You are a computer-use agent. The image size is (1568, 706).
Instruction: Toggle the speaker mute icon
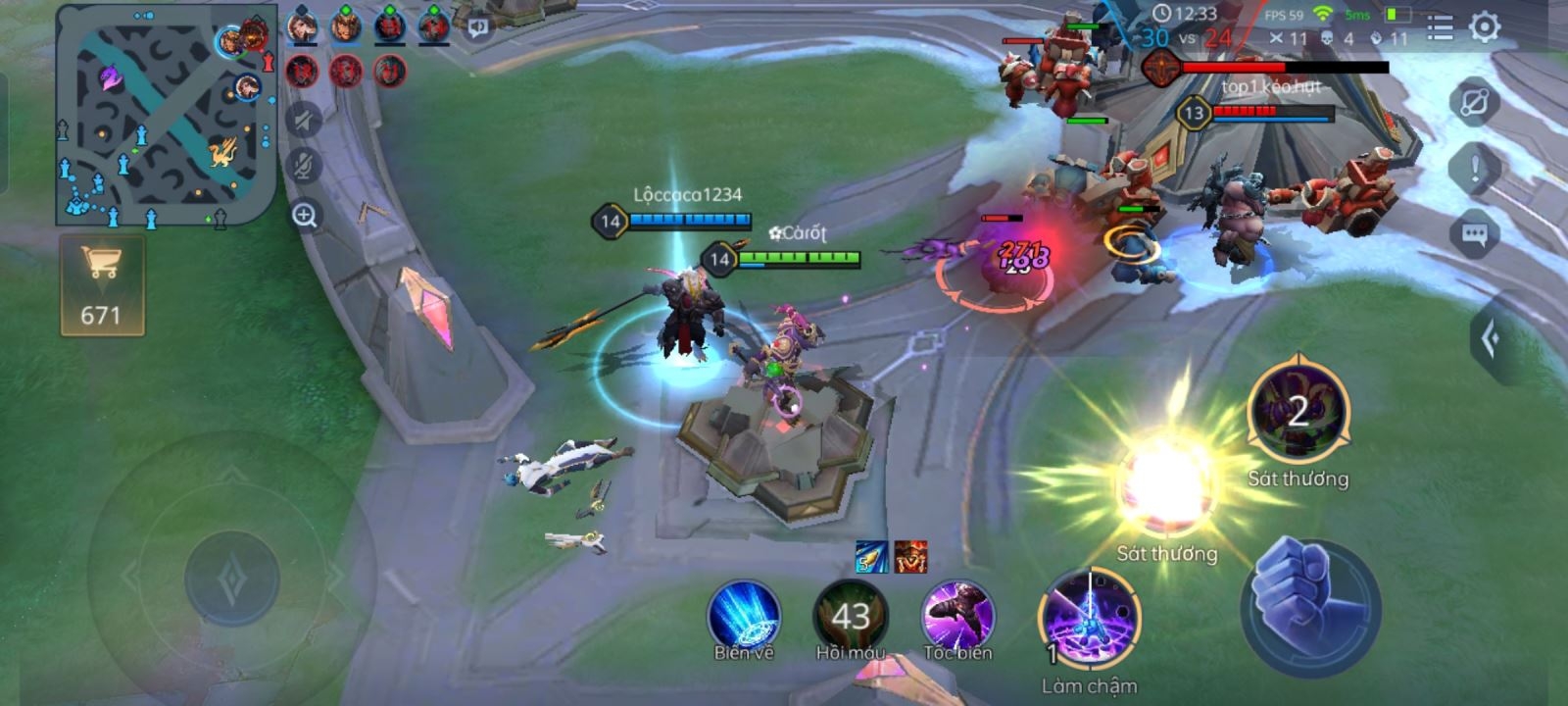(x=304, y=120)
